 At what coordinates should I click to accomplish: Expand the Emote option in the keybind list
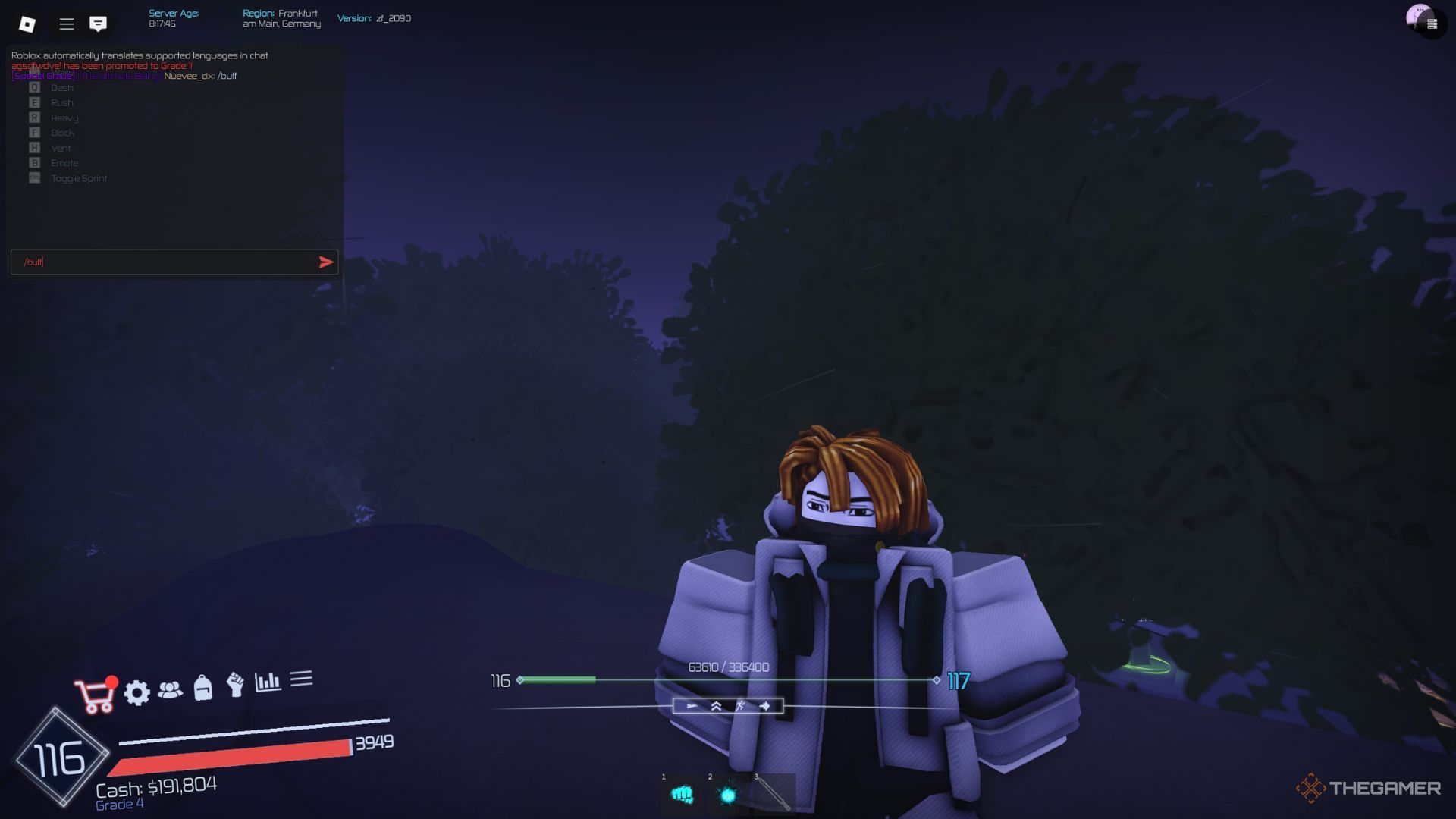pos(64,162)
